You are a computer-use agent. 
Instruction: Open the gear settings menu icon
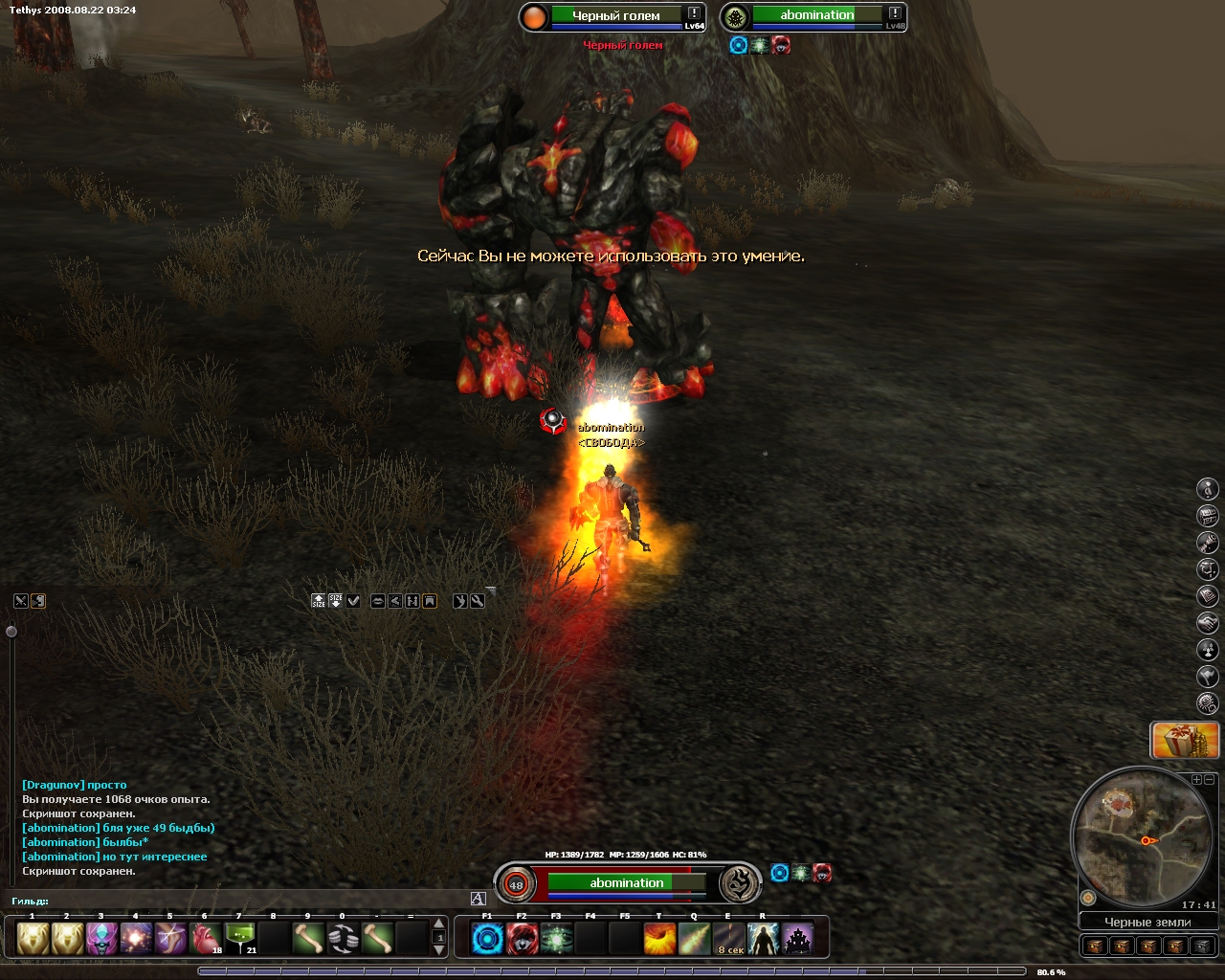pos(1208,703)
